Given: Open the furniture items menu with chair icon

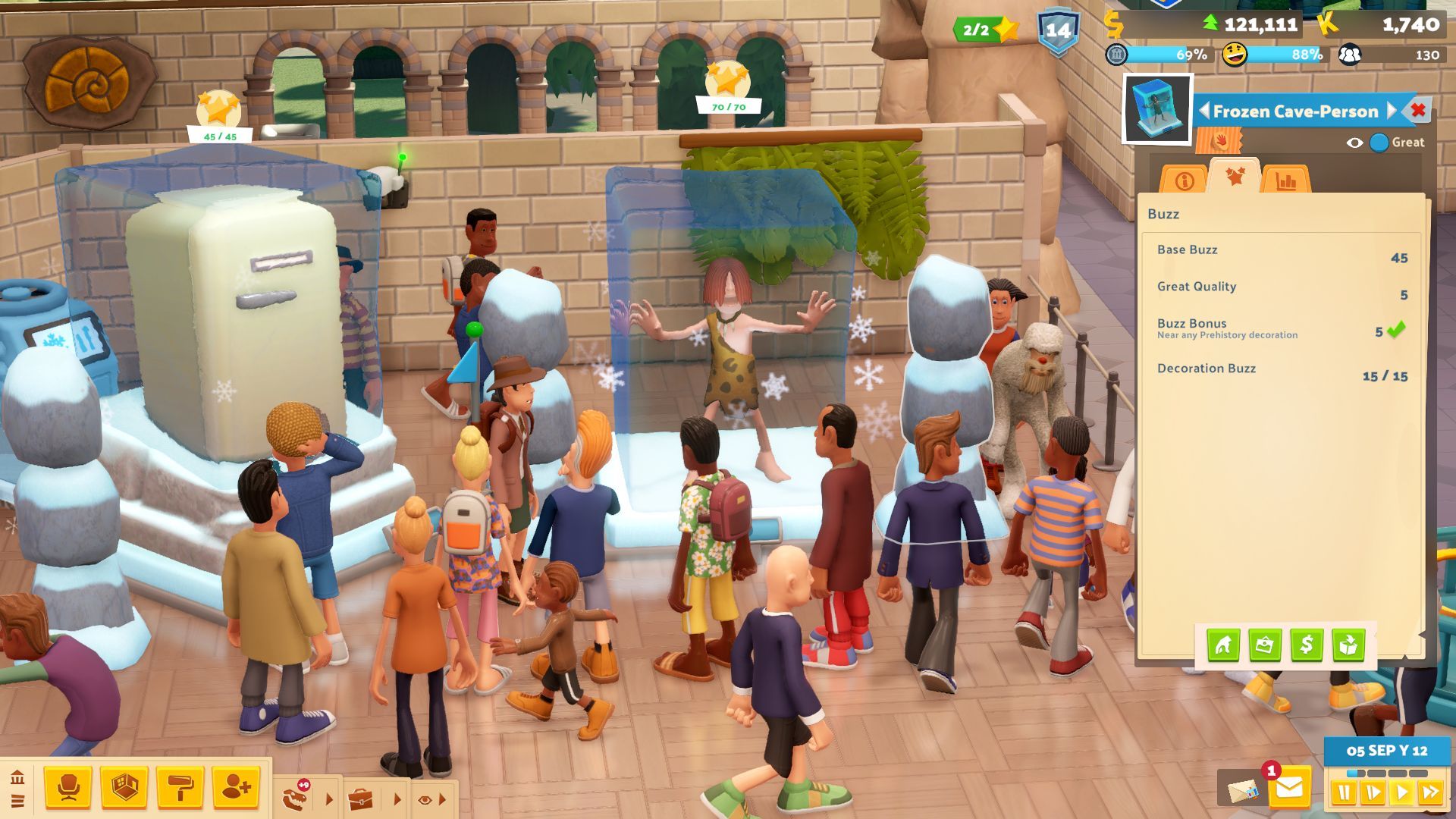Looking at the screenshot, I should point(68,788).
